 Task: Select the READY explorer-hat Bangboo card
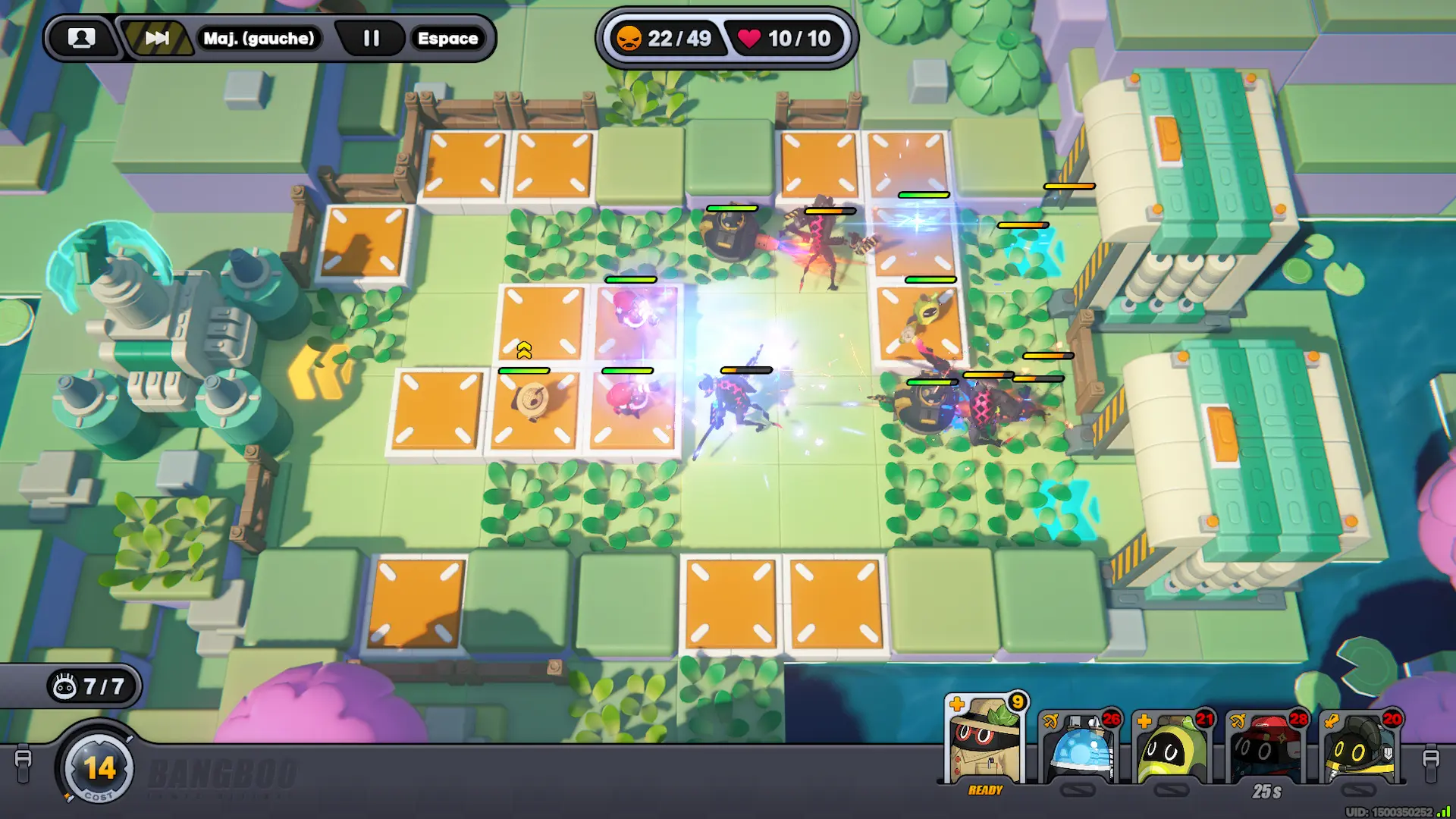(x=985, y=743)
